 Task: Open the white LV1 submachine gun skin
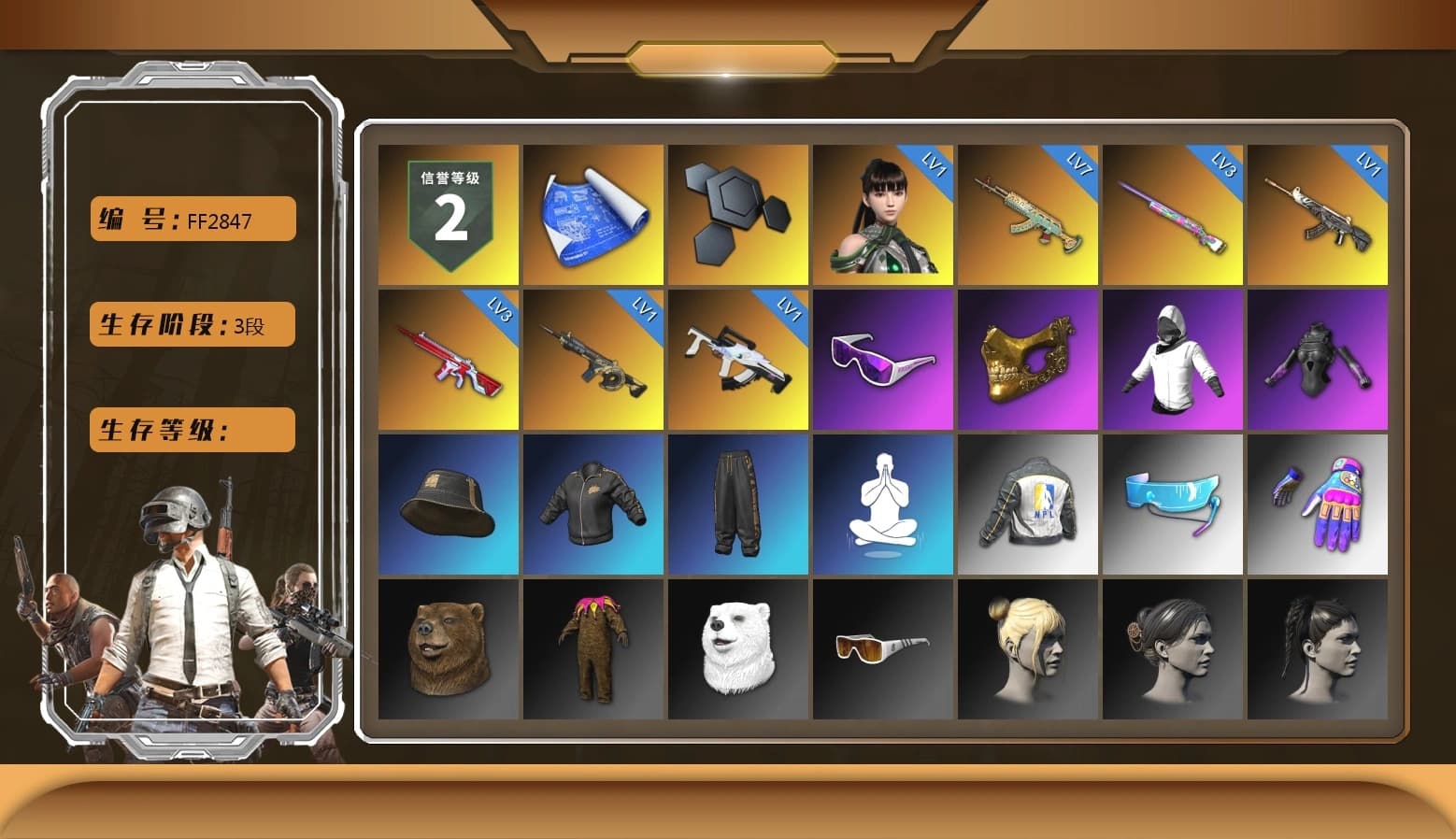pos(737,358)
